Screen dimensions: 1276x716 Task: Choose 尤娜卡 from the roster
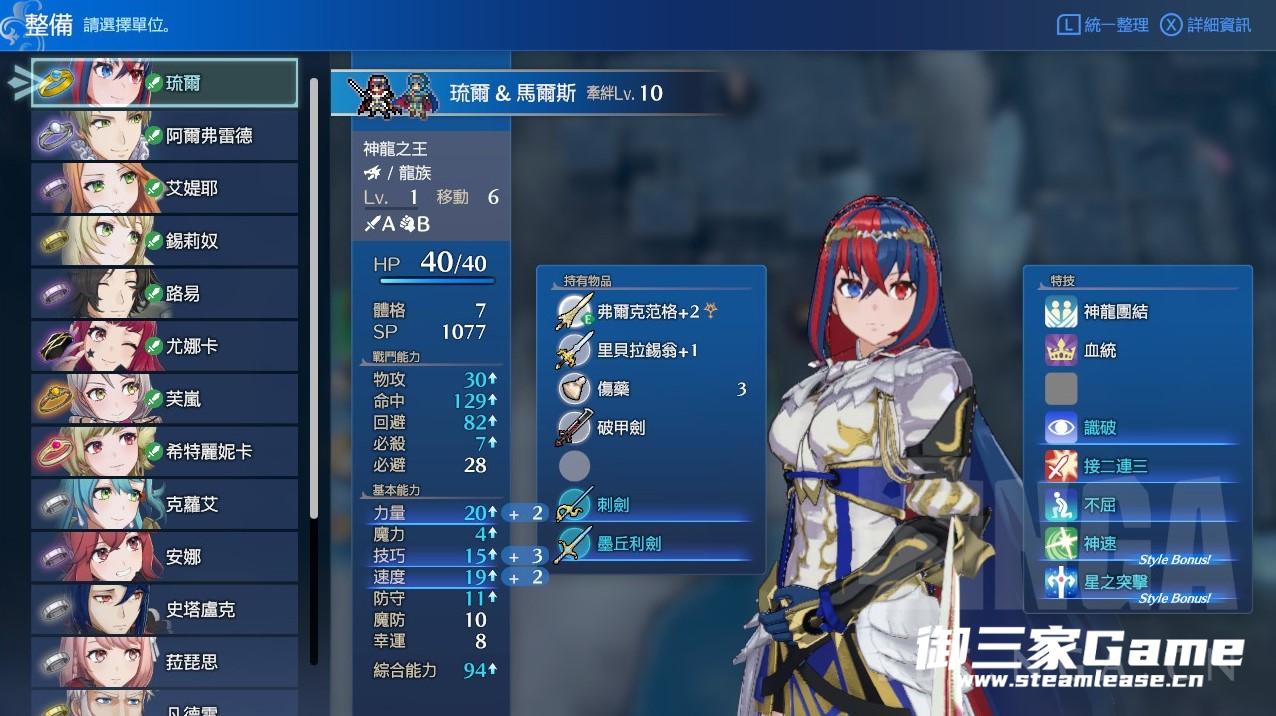tap(165, 346)
